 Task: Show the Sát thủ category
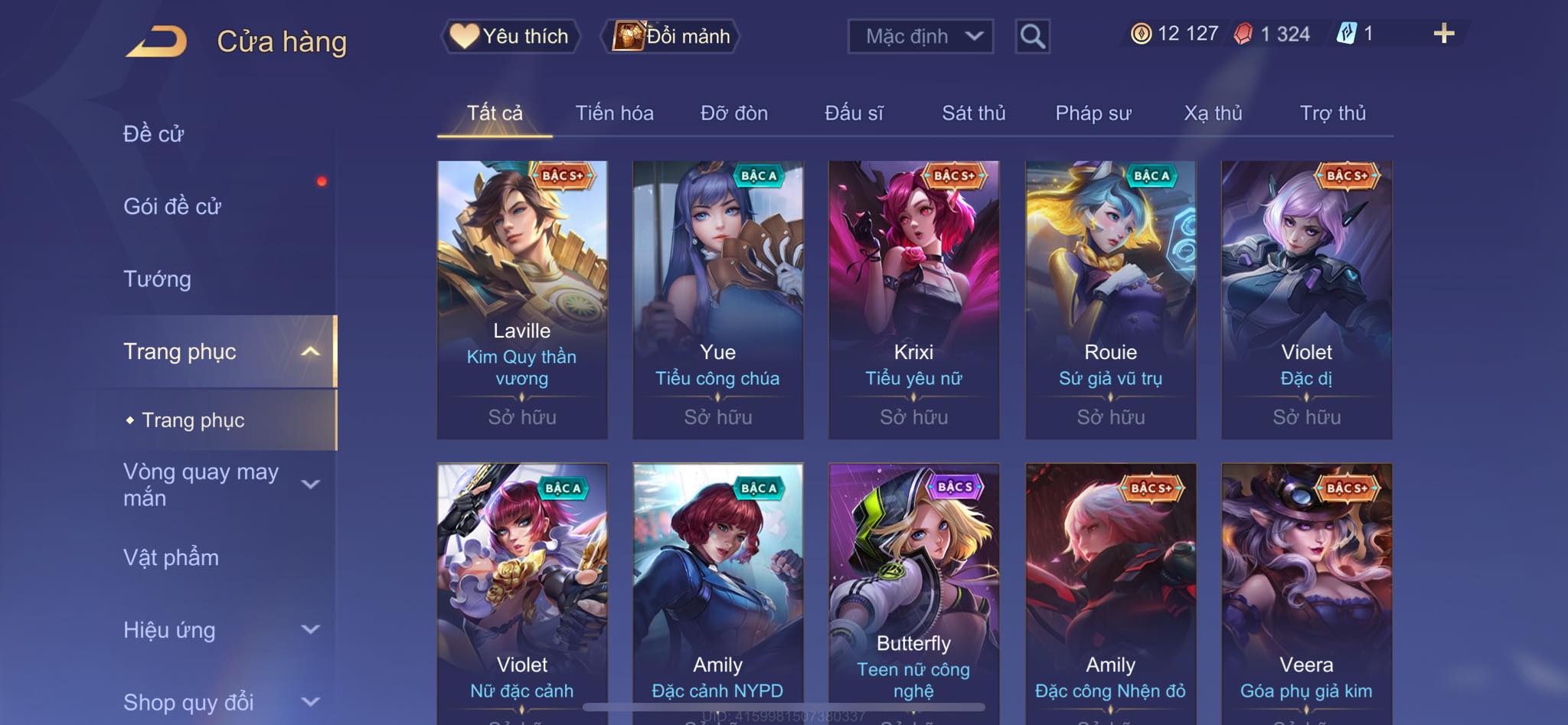(x=973, y=113)
